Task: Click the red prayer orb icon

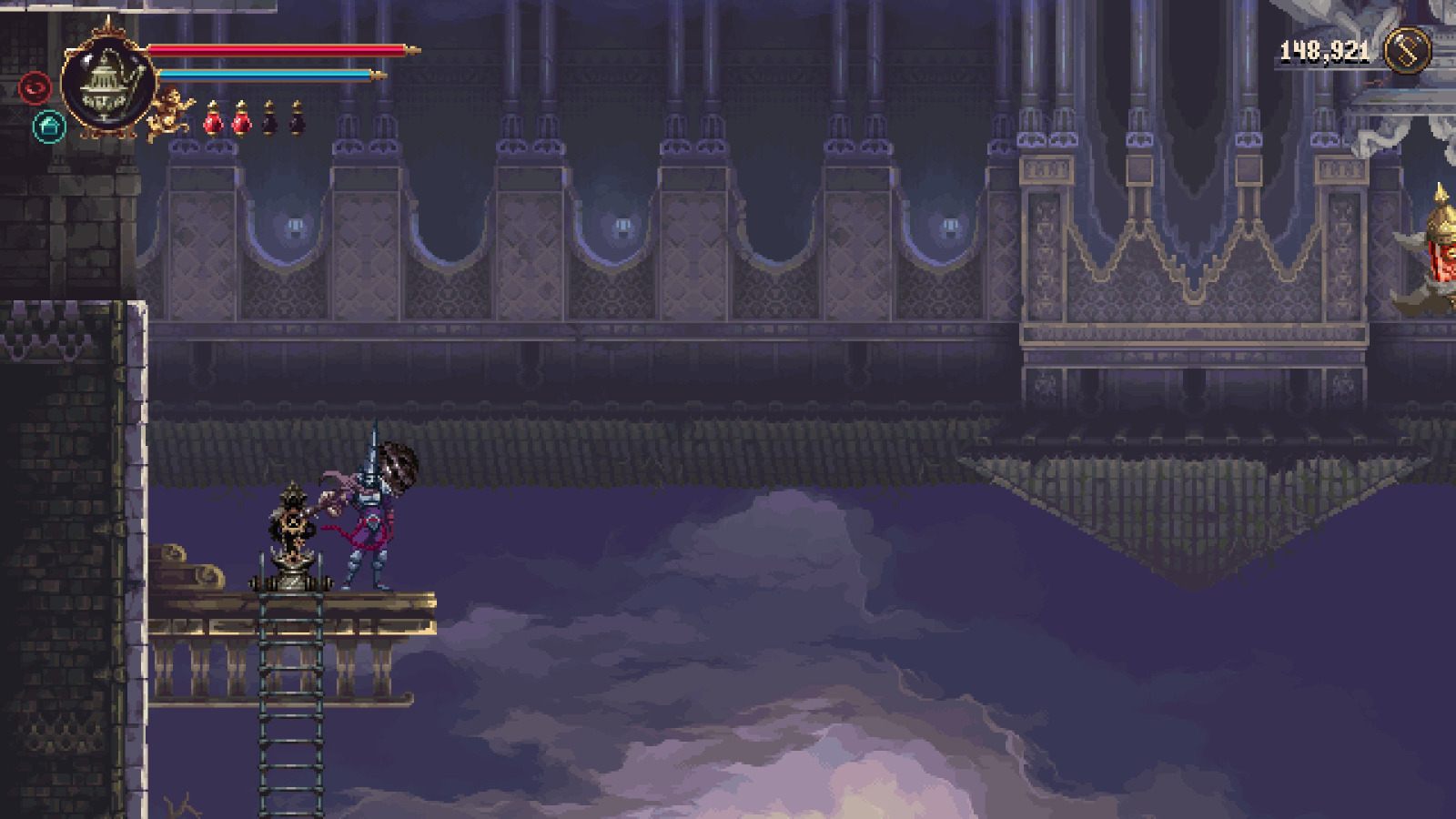Action: click(35, 87)
